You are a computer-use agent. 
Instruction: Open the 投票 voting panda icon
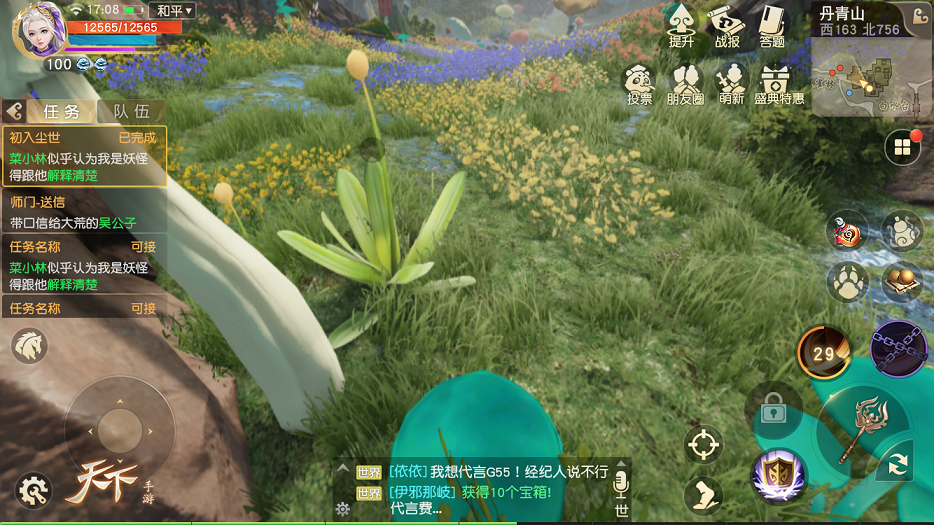(639, 84)
